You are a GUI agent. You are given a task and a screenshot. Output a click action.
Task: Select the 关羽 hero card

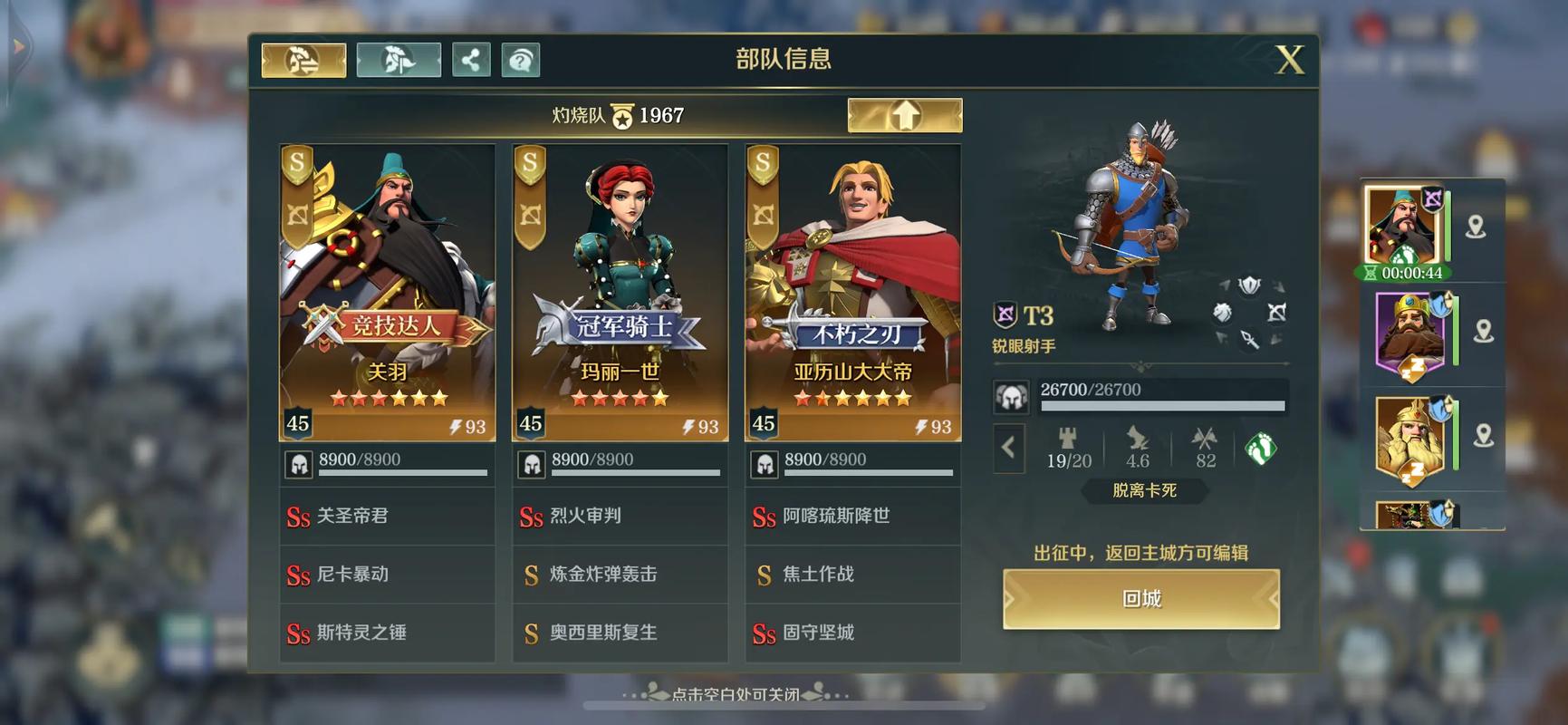pyautogui.click(x=388, y=292)
